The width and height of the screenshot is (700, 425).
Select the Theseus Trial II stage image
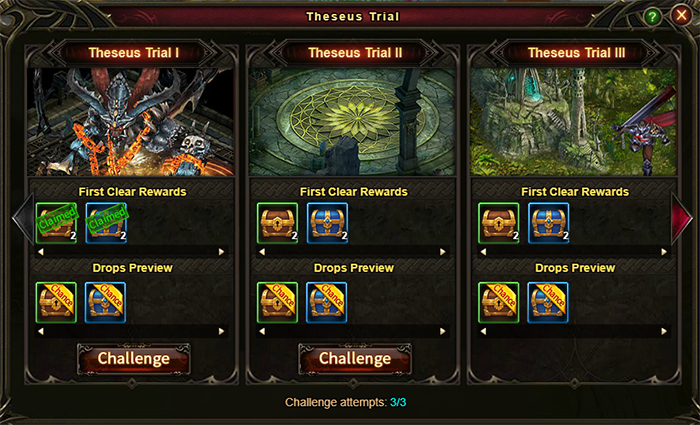355,122
